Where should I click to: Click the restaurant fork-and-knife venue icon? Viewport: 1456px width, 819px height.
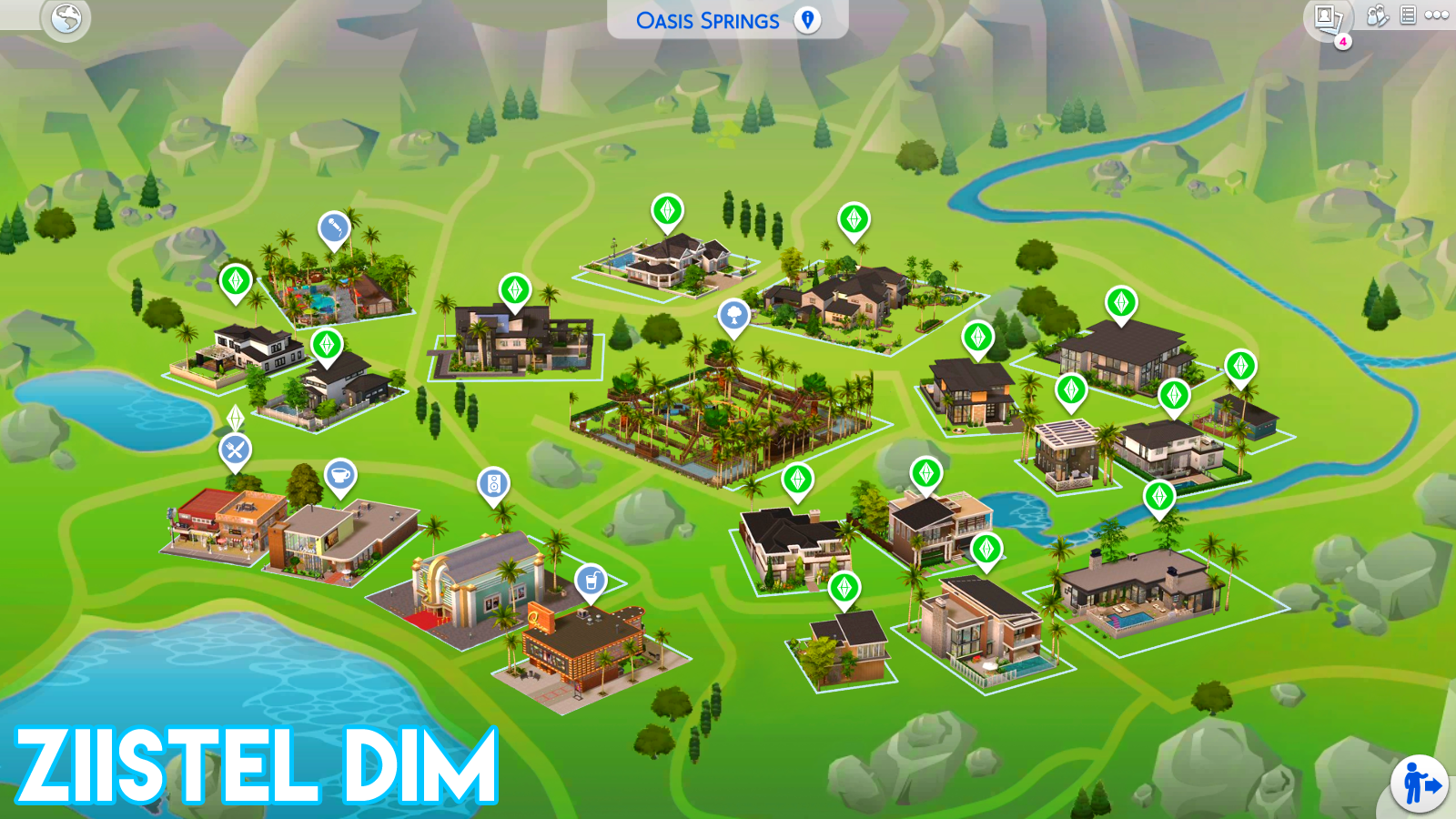235,450
